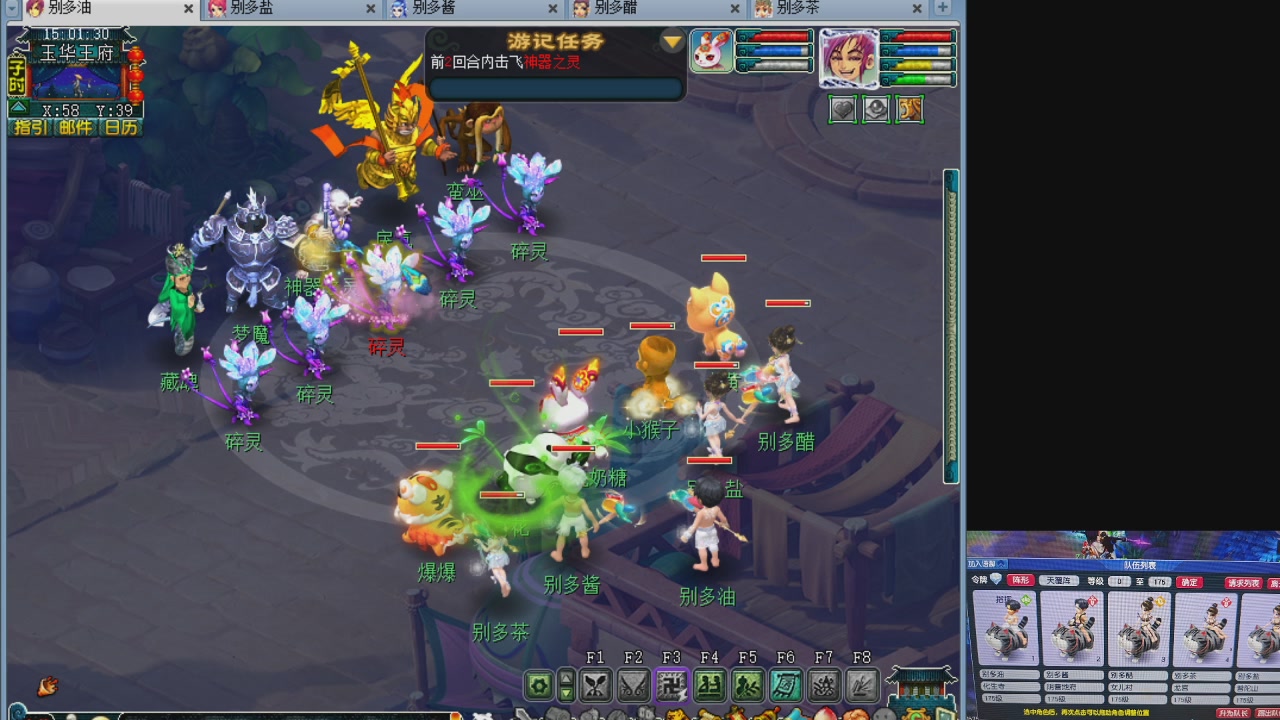This screenshot has width=1280, height=720.
Task: Select the F1 sprout skill icon
Action: (596, 684)
